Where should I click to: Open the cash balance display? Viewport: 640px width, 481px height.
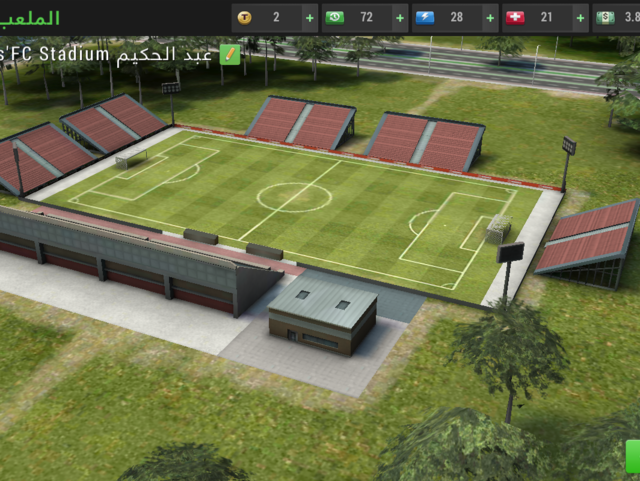point(617,18)
